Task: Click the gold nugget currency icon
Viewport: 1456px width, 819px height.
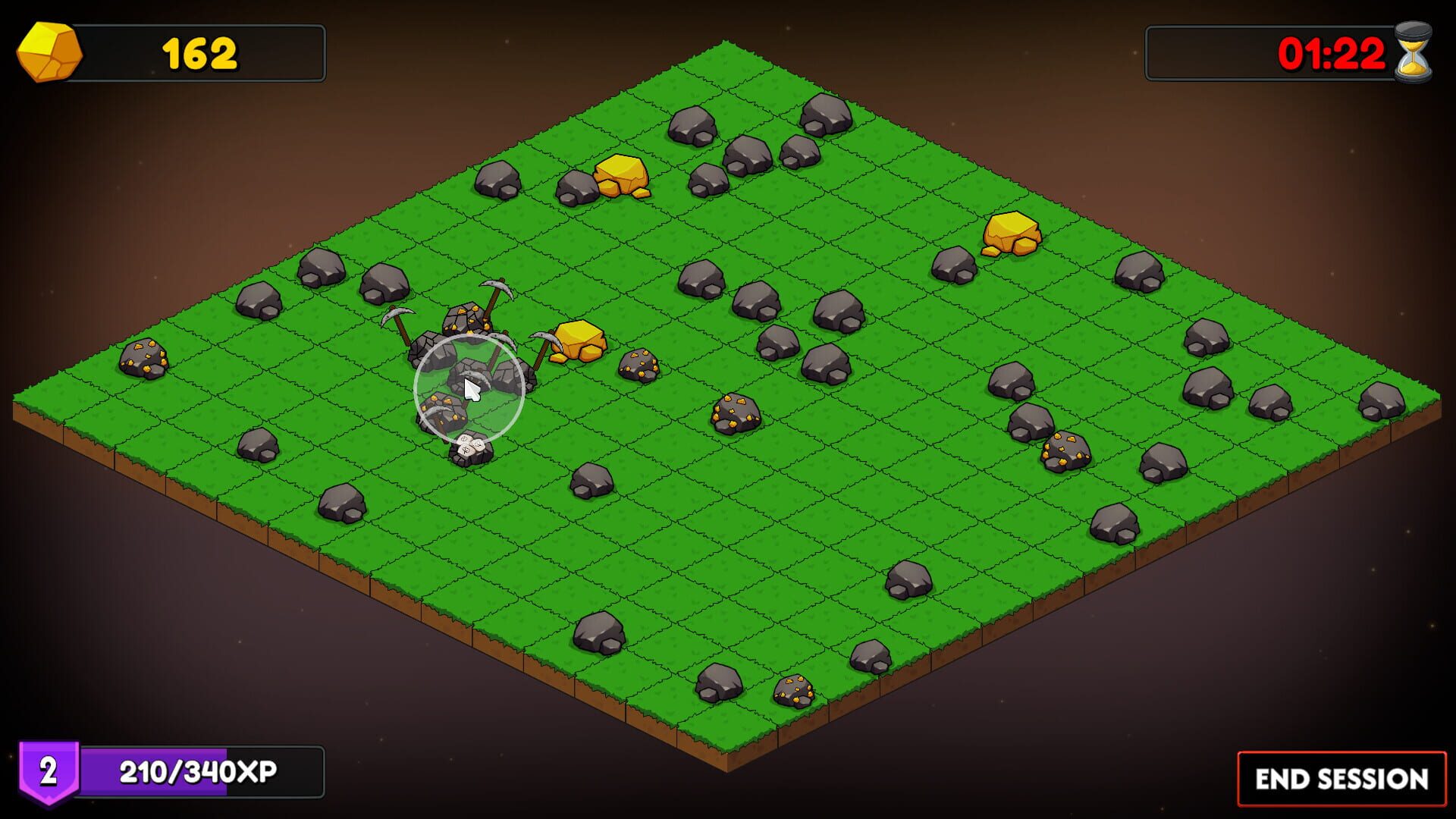Action: (x=49, y=52)
